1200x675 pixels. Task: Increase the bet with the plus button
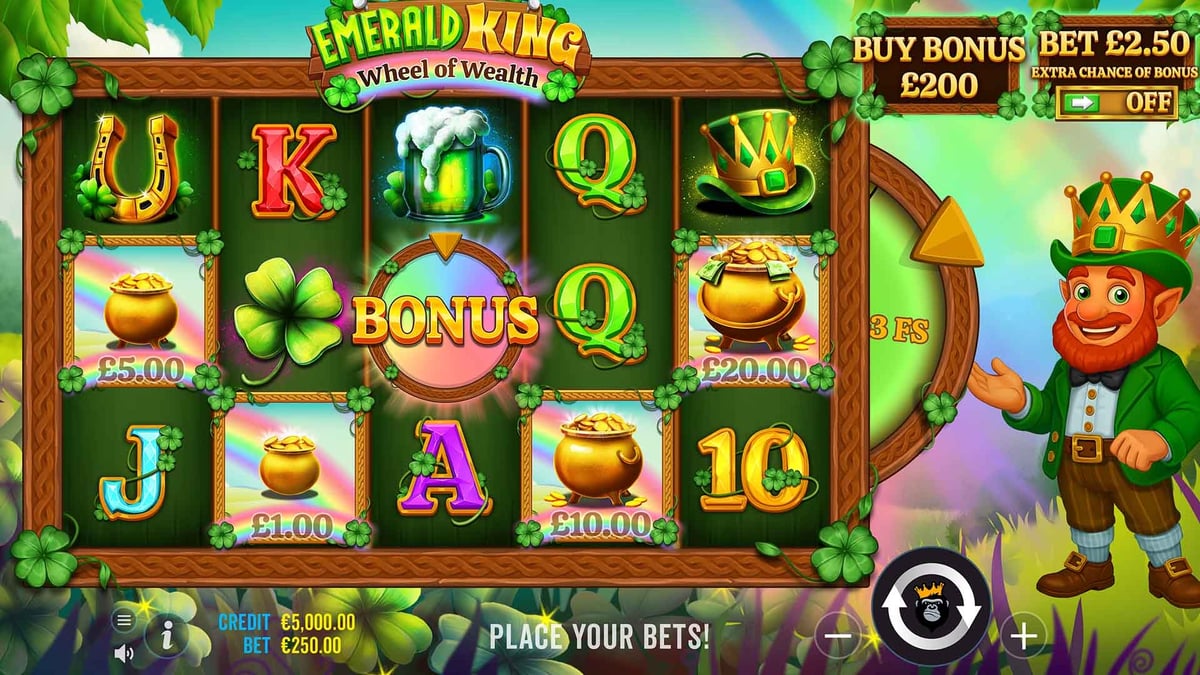point(1023,634)
